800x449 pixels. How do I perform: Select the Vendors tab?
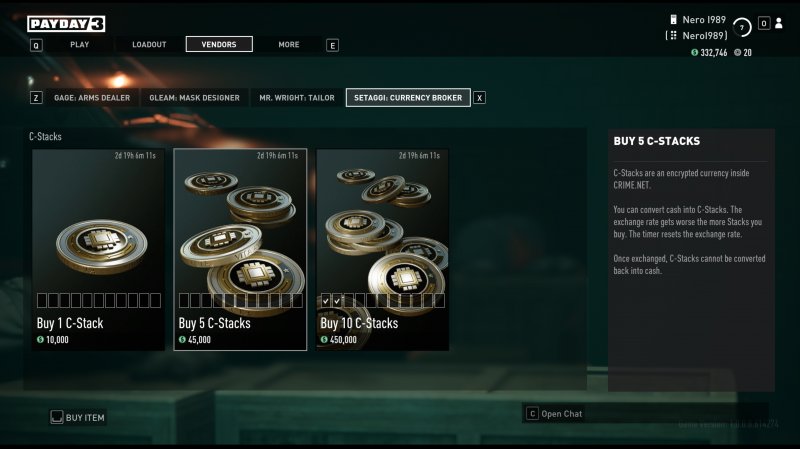(219, 44)
